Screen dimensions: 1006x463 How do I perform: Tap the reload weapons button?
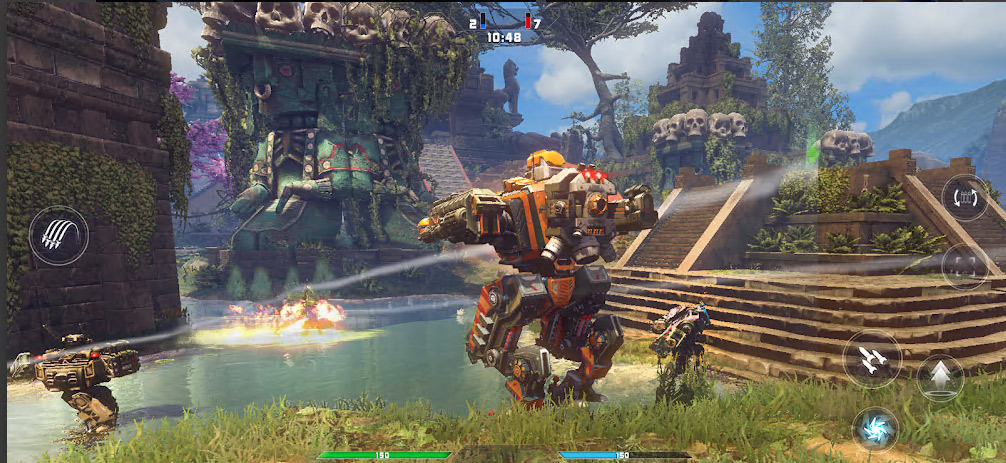click(x=965, y=197)
